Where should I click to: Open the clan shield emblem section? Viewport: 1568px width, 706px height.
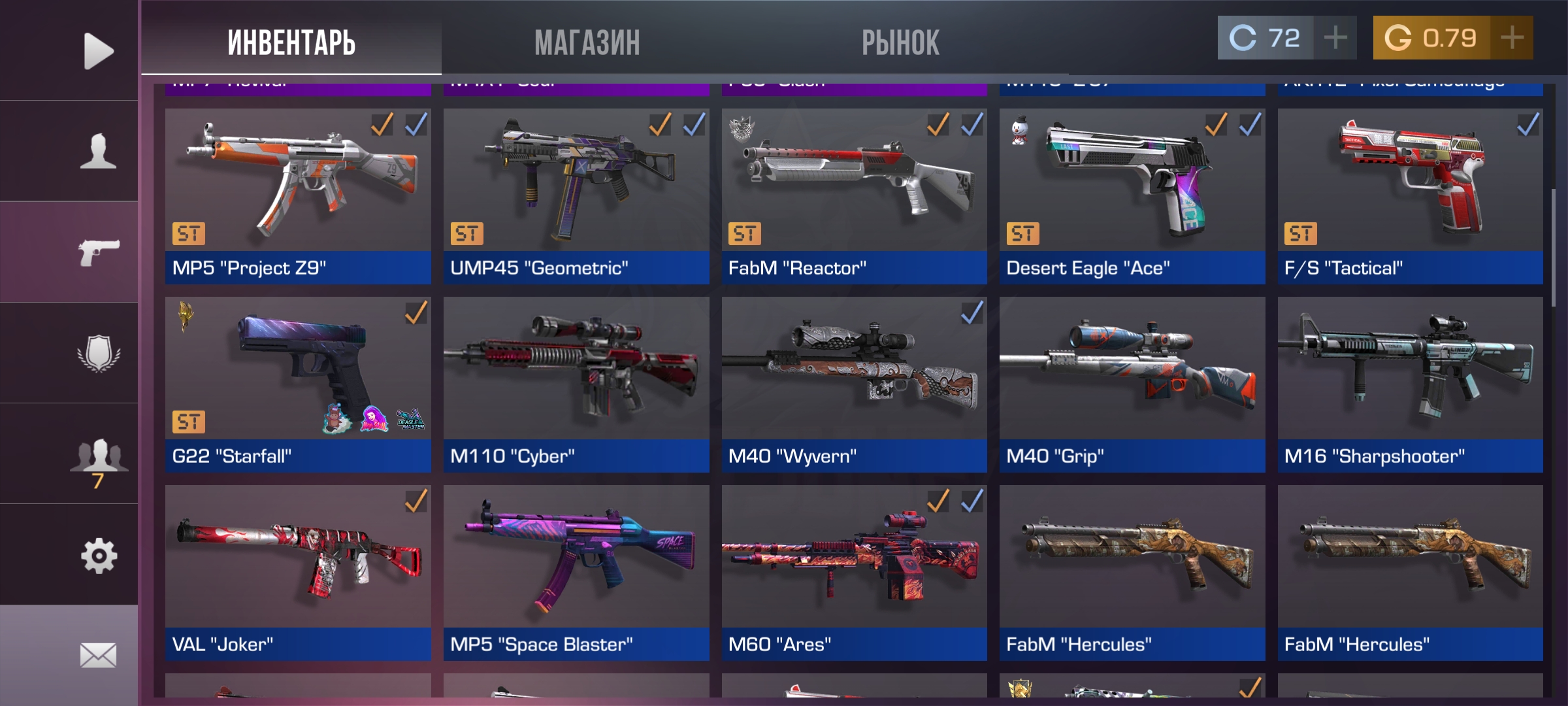coord(98,354)
